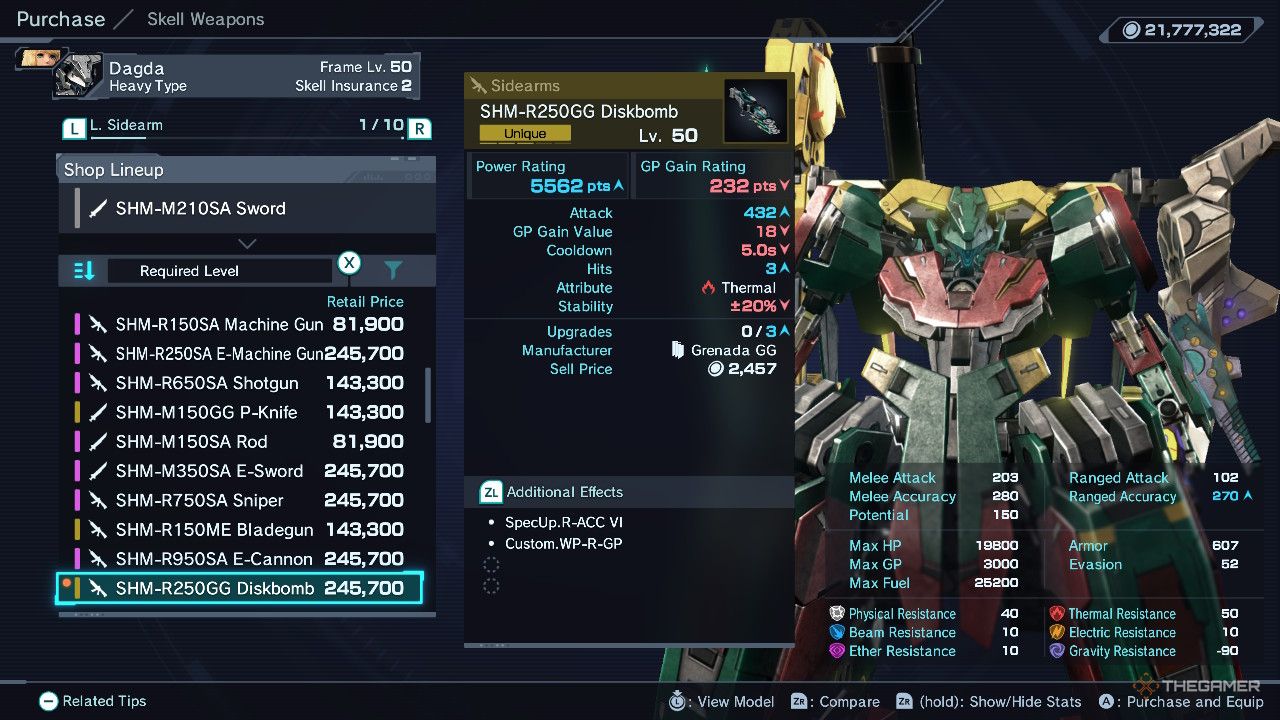Click the Diskbomb weapon thumbnail image
The height and width of the screenshot is (720, 1280).
coord(755,111)
